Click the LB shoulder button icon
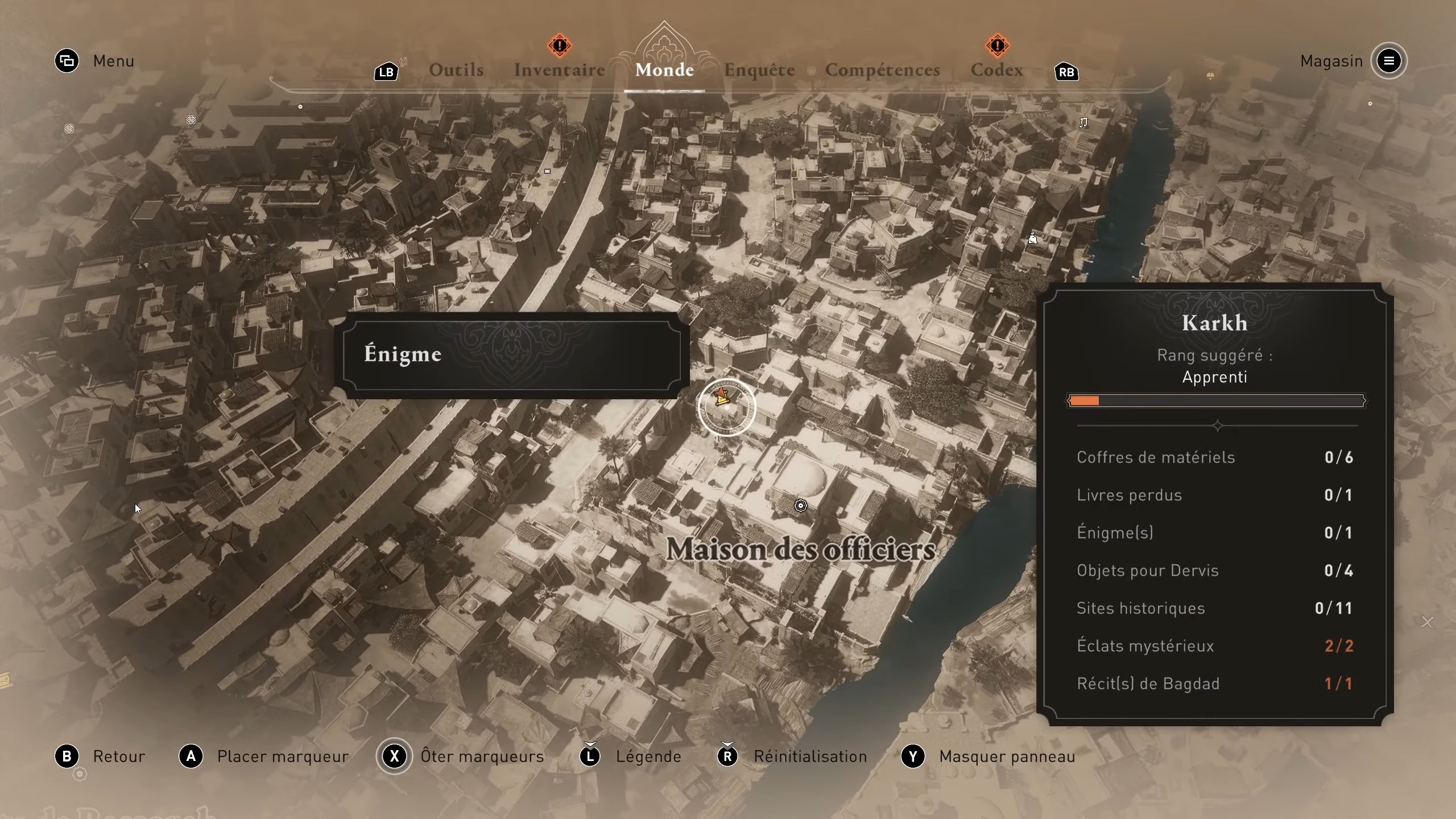 pyautogui.click(x=386, y=72)
